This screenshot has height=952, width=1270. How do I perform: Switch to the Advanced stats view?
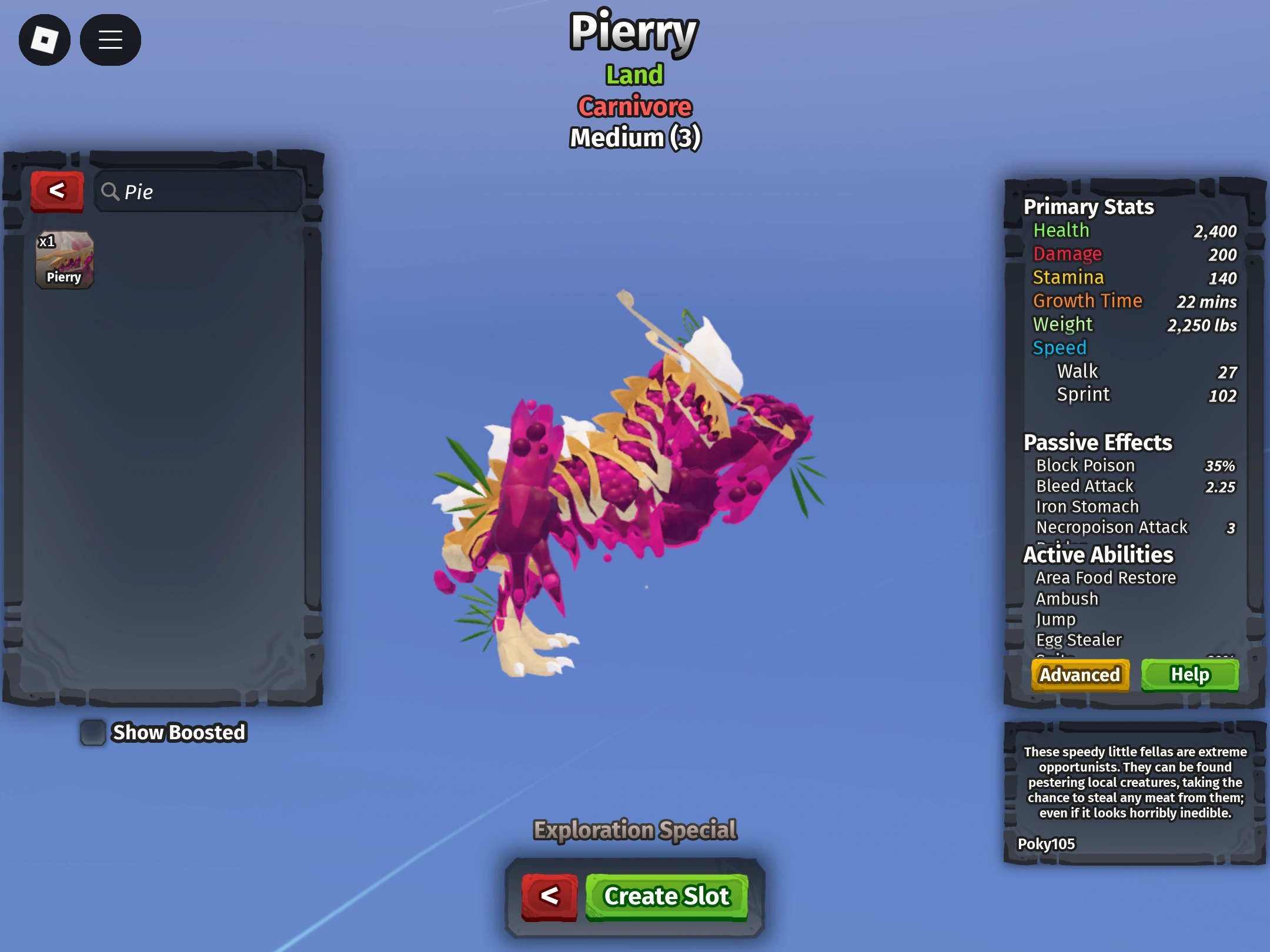(x=1079, y=675)
